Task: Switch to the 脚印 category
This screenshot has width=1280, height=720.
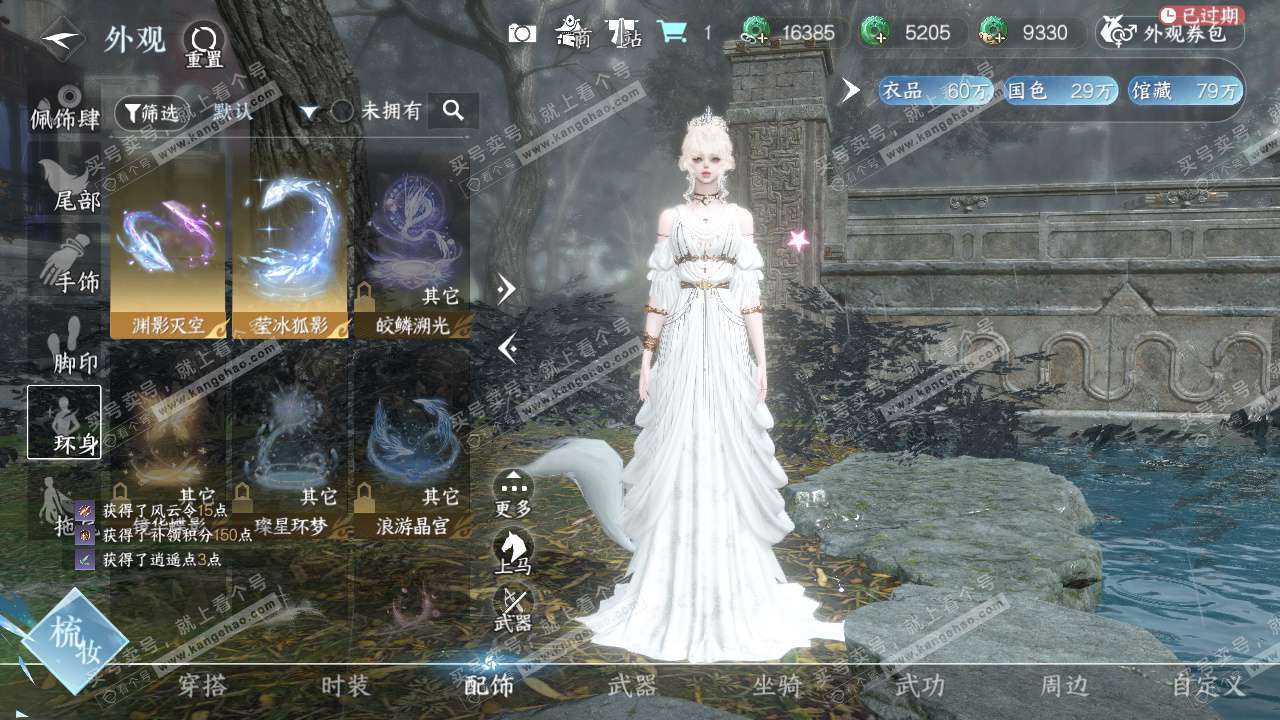Action: click(x=66, y=345)
